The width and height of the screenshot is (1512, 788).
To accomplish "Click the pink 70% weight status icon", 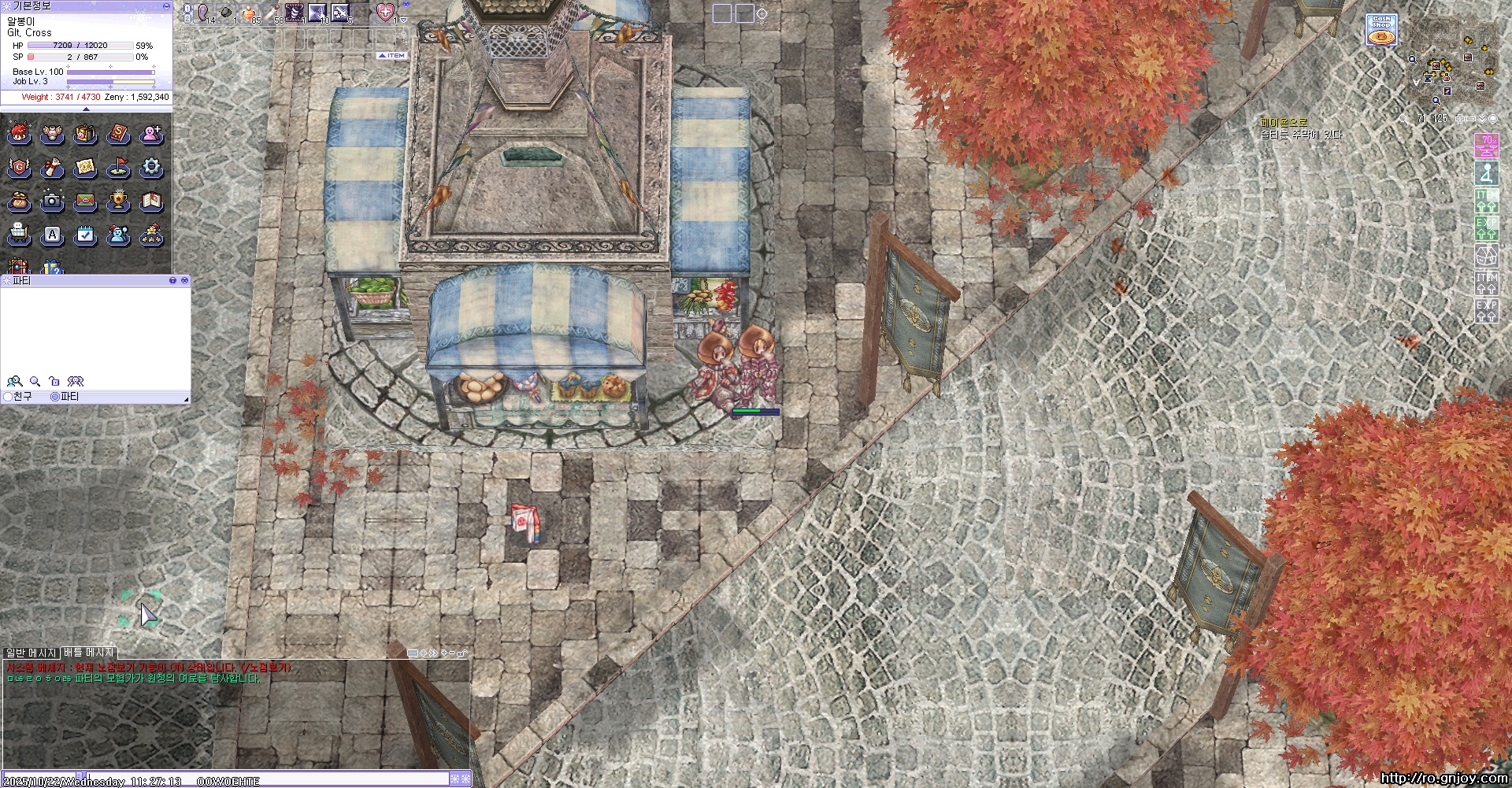I will coord(1486,144).
